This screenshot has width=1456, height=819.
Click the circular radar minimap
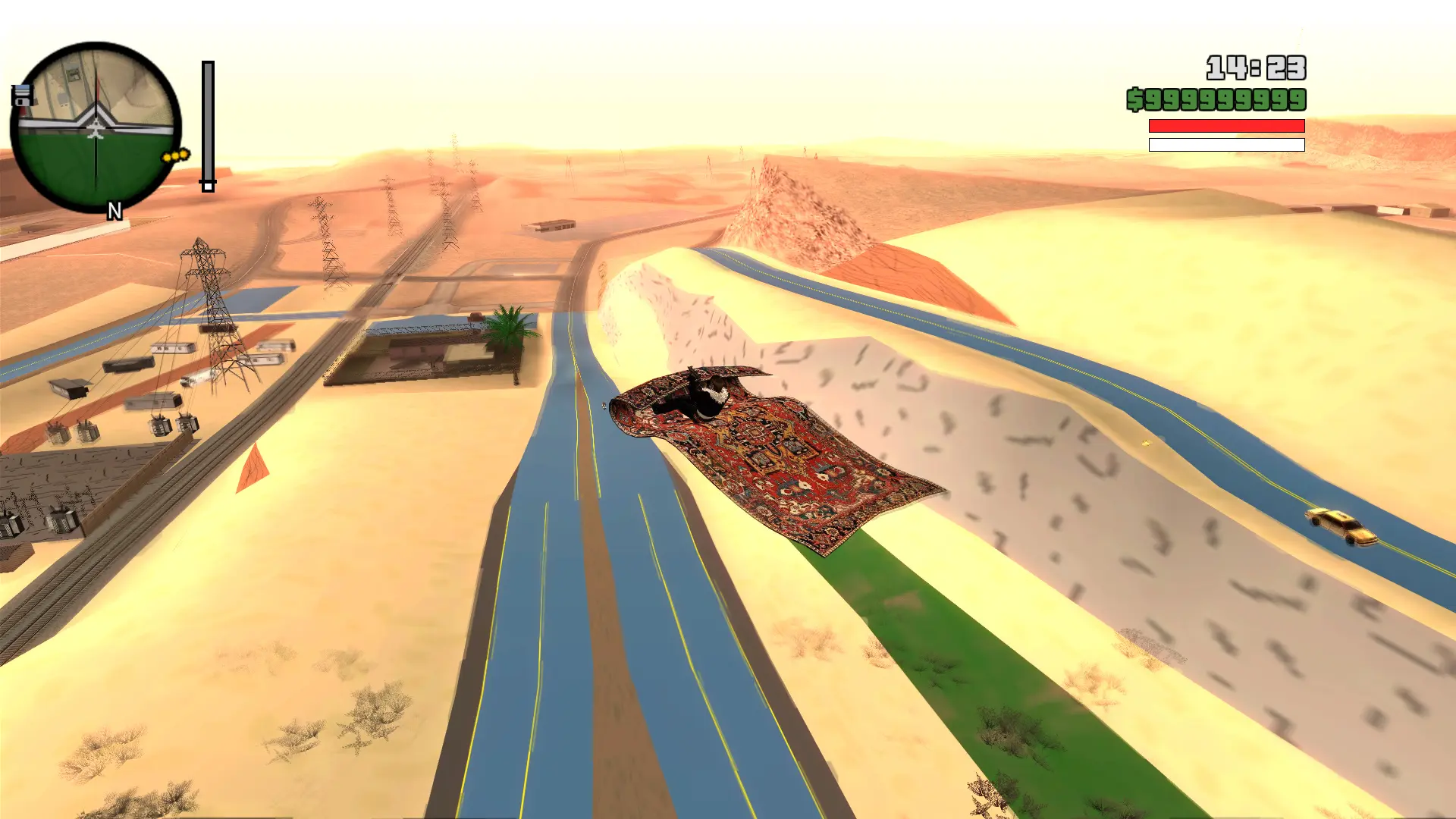(96, 127)
